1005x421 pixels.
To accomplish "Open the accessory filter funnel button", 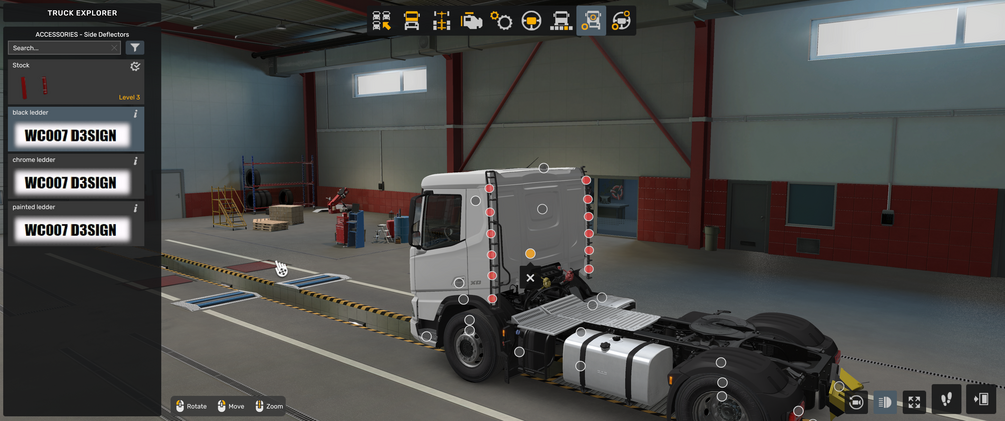I will (x=135, y=47).
